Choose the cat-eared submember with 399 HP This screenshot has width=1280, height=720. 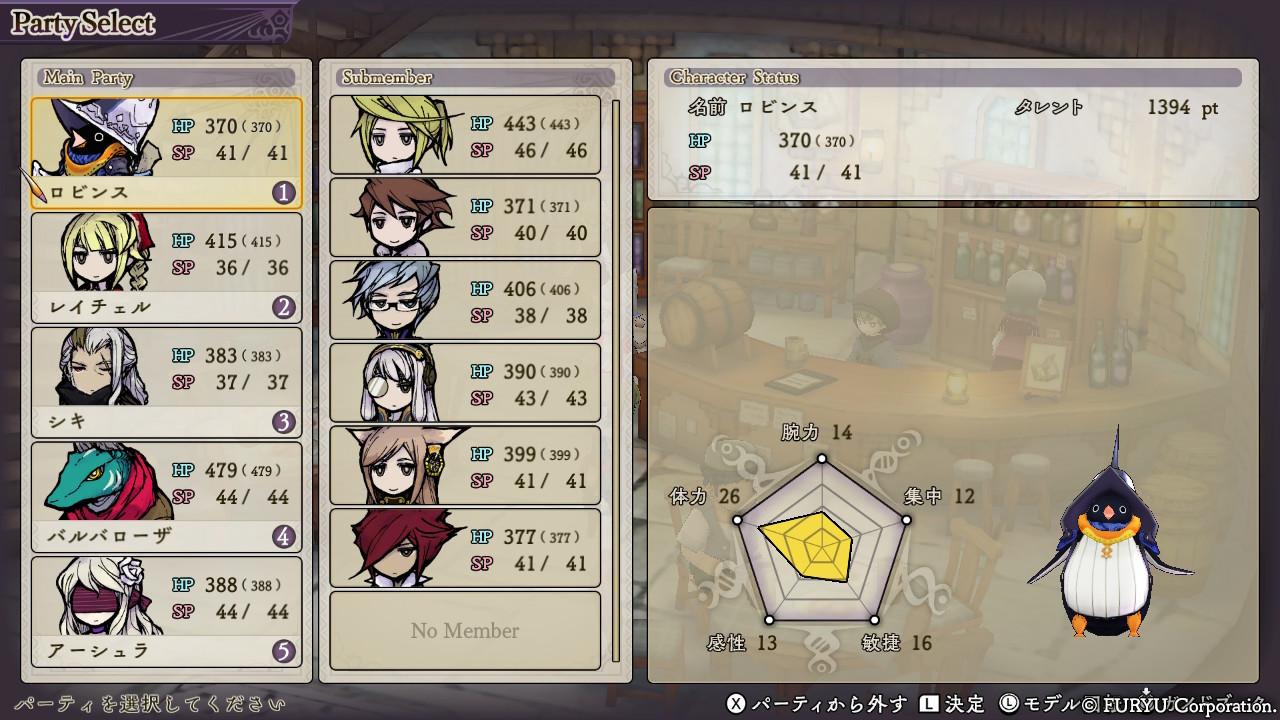[x=465, y=466]
